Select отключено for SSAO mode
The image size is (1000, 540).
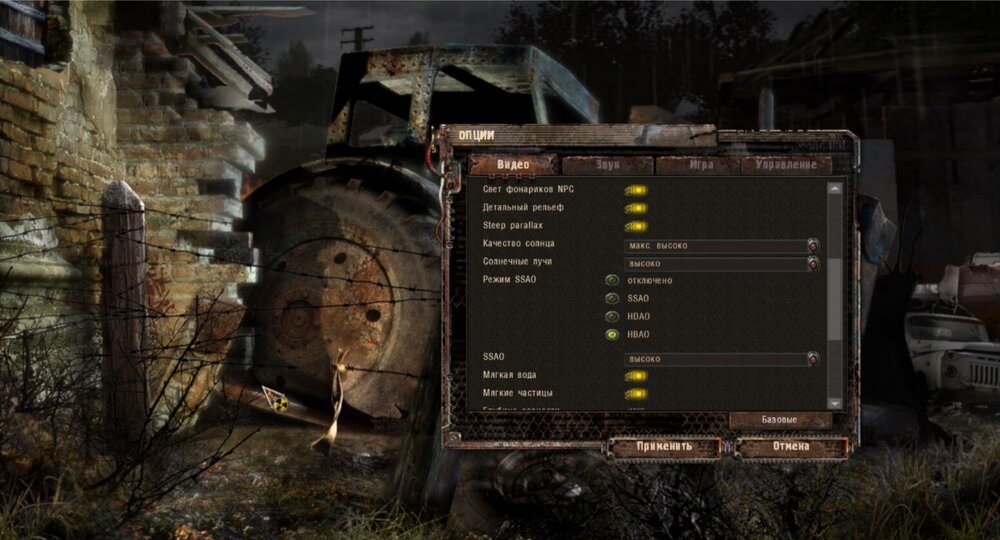point(611,281)
